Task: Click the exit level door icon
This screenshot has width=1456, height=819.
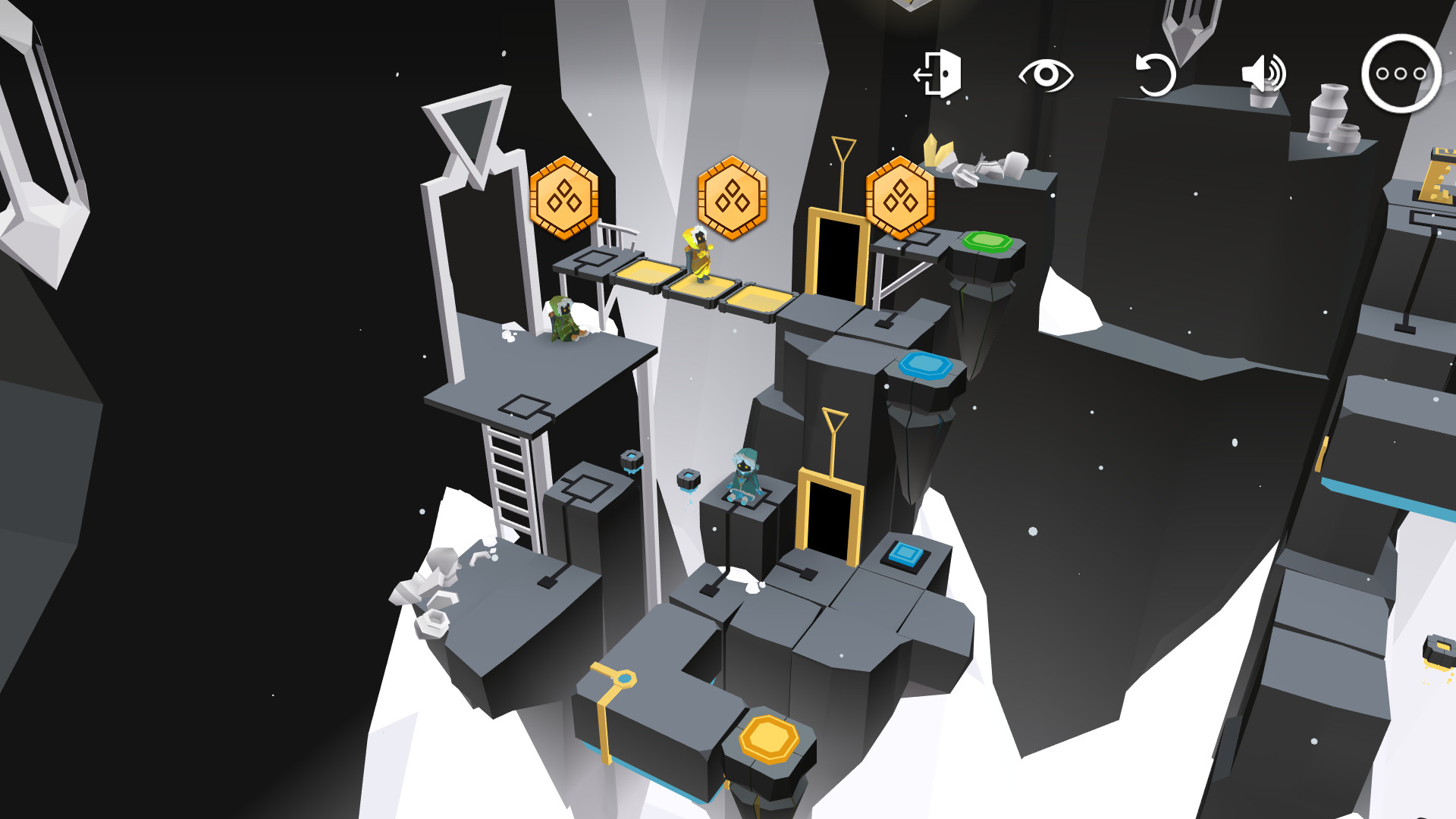Action: pyautogui.click(x=939, y=74)
